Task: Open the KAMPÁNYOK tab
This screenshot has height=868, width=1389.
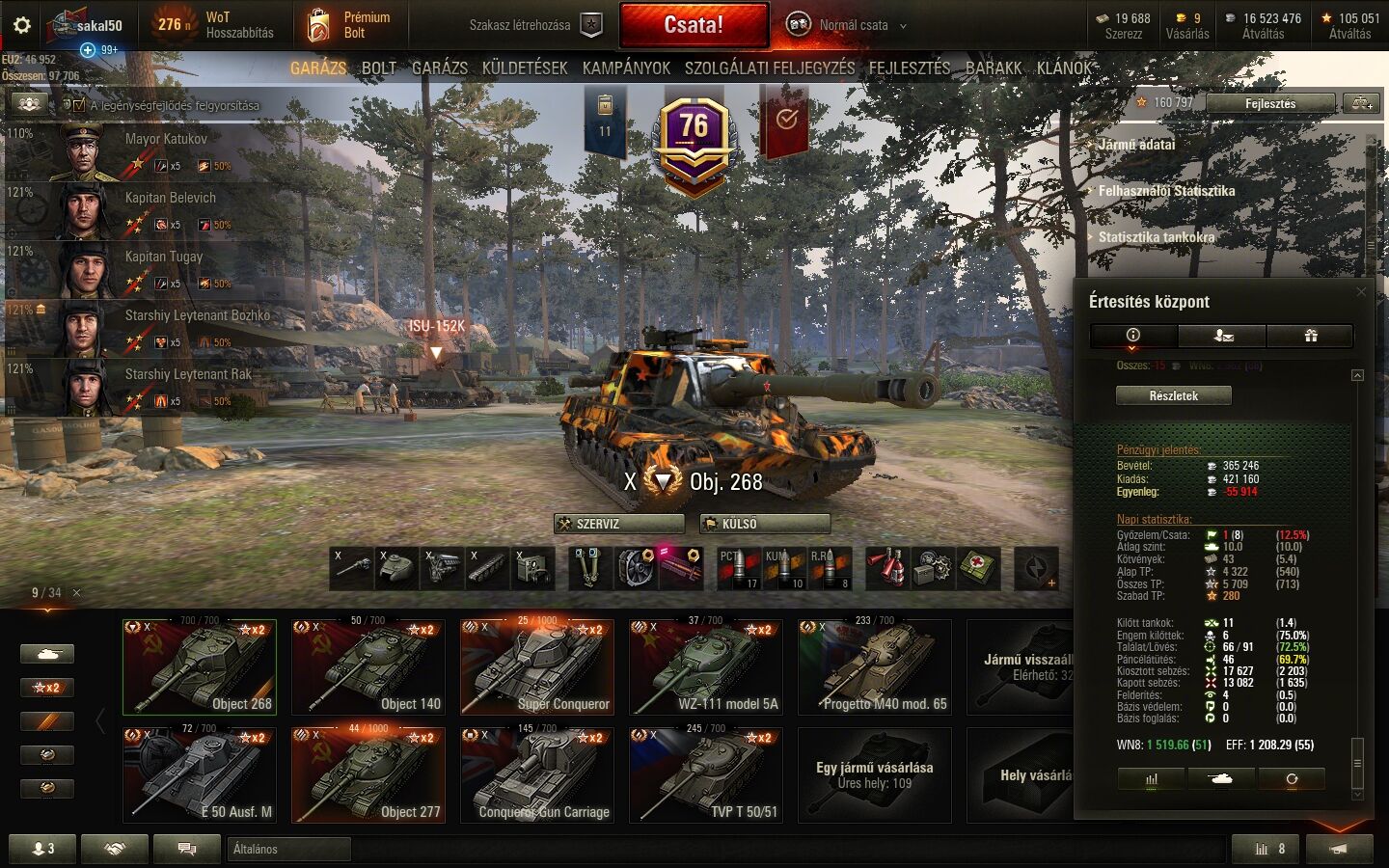Action: point(626,68)
